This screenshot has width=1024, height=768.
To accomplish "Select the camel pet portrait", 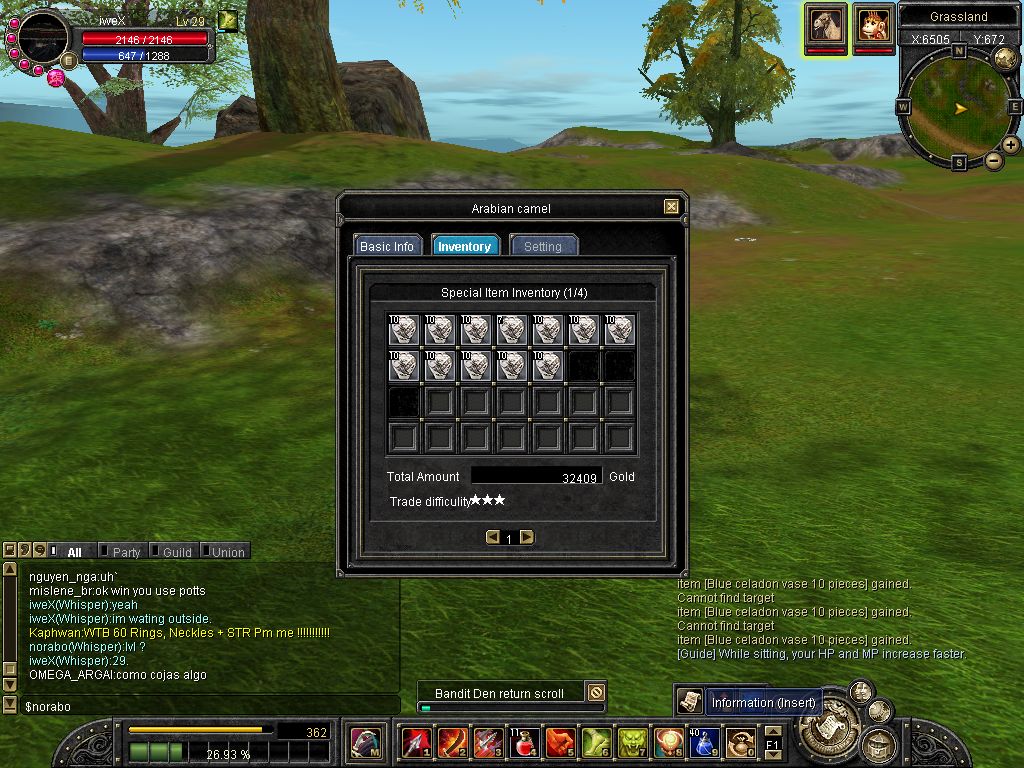I will (827, 23).
